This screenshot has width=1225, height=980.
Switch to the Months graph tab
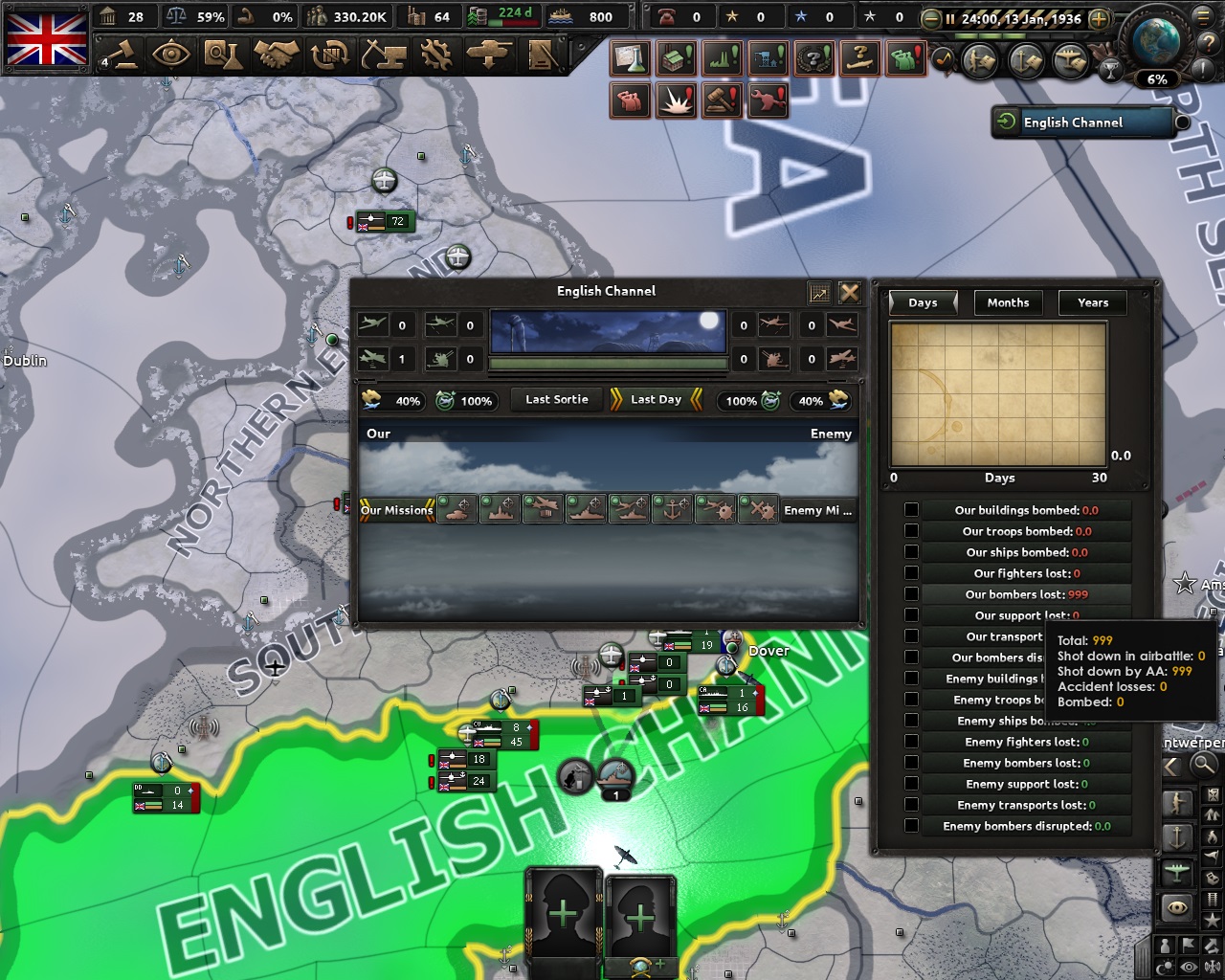pos(1008,302)
